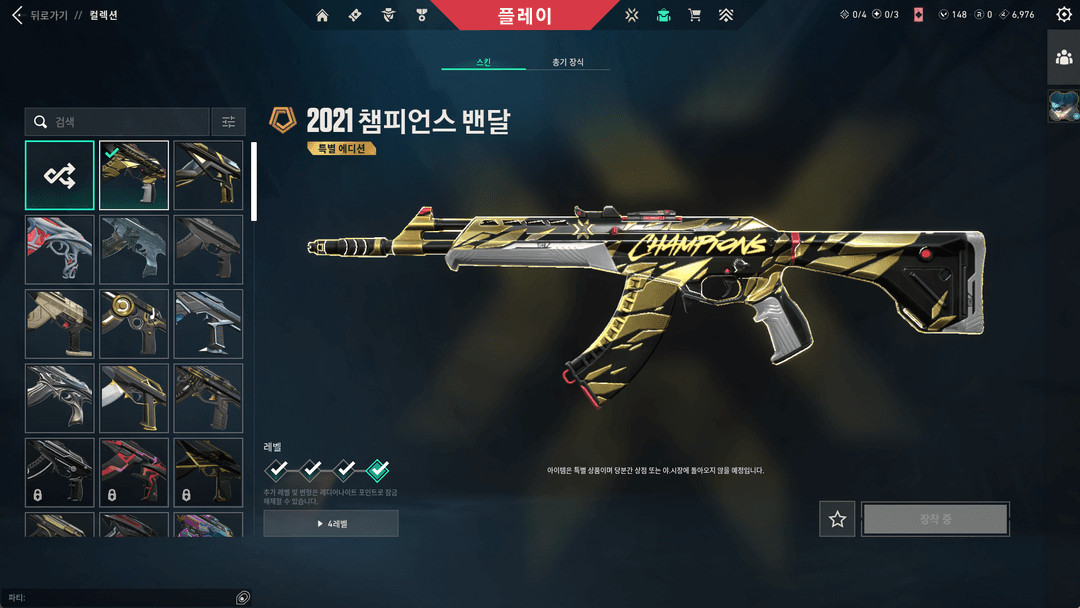This screenshot has height=608, width=1080.
Task: Play the 4레벨 preview video
Action: [331, 523]
